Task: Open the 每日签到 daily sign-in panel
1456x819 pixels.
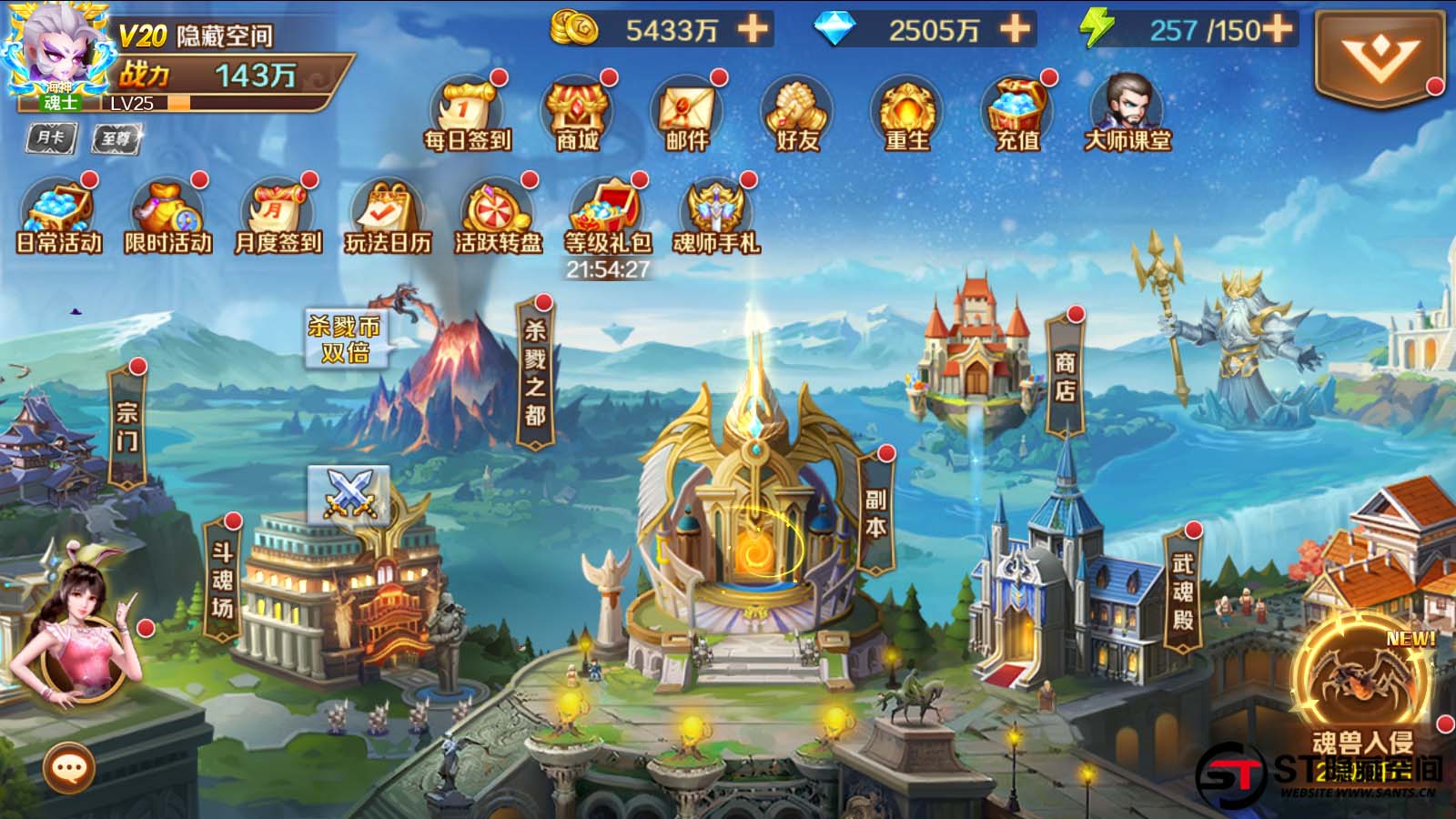Action: pyautogui.click(x=467, y=114)
